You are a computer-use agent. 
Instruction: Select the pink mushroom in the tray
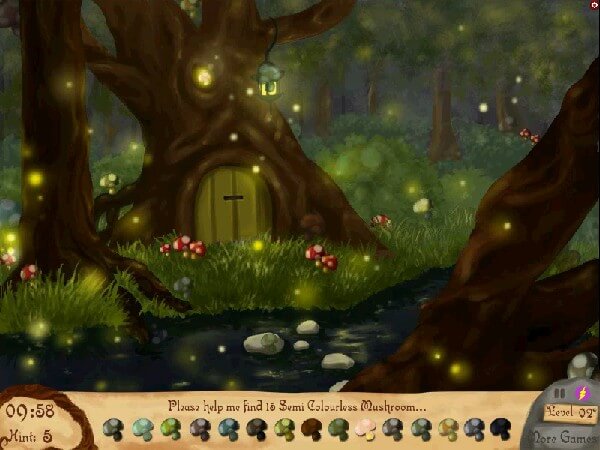click(365, 429)
